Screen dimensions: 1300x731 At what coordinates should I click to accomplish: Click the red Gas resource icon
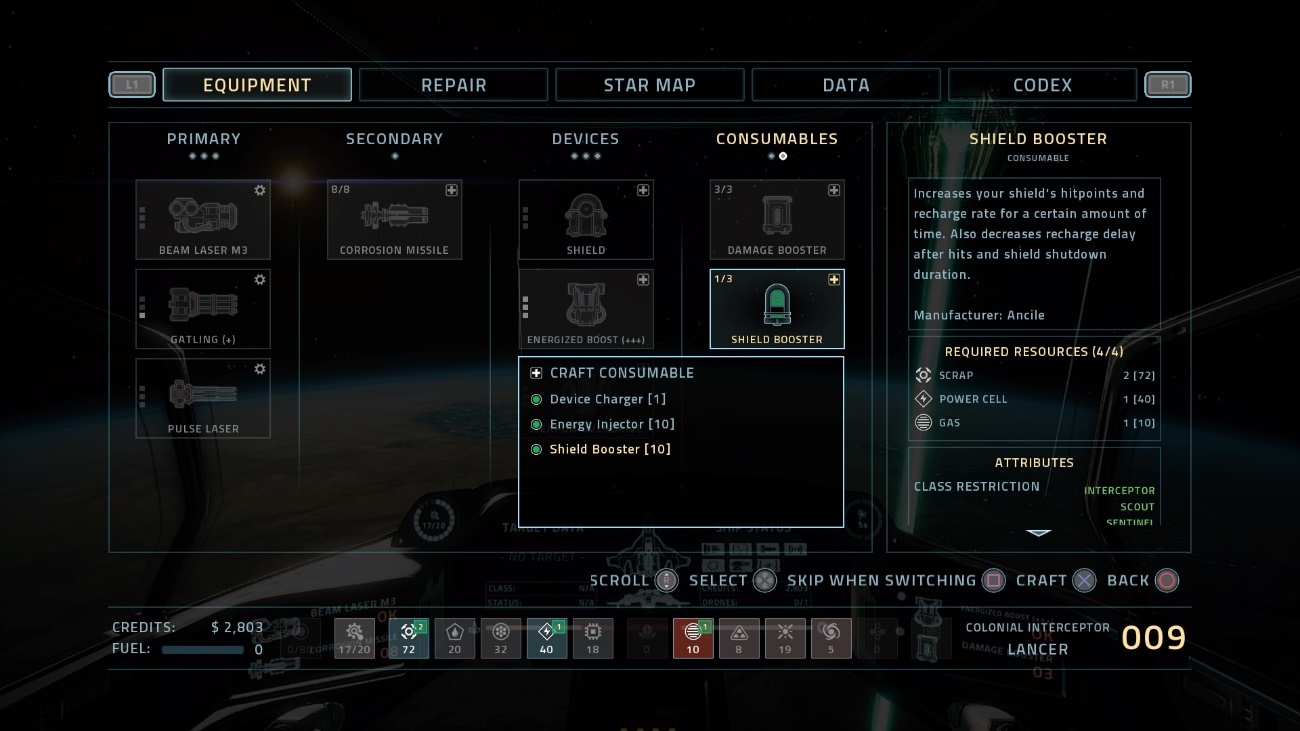coord(693,637)
